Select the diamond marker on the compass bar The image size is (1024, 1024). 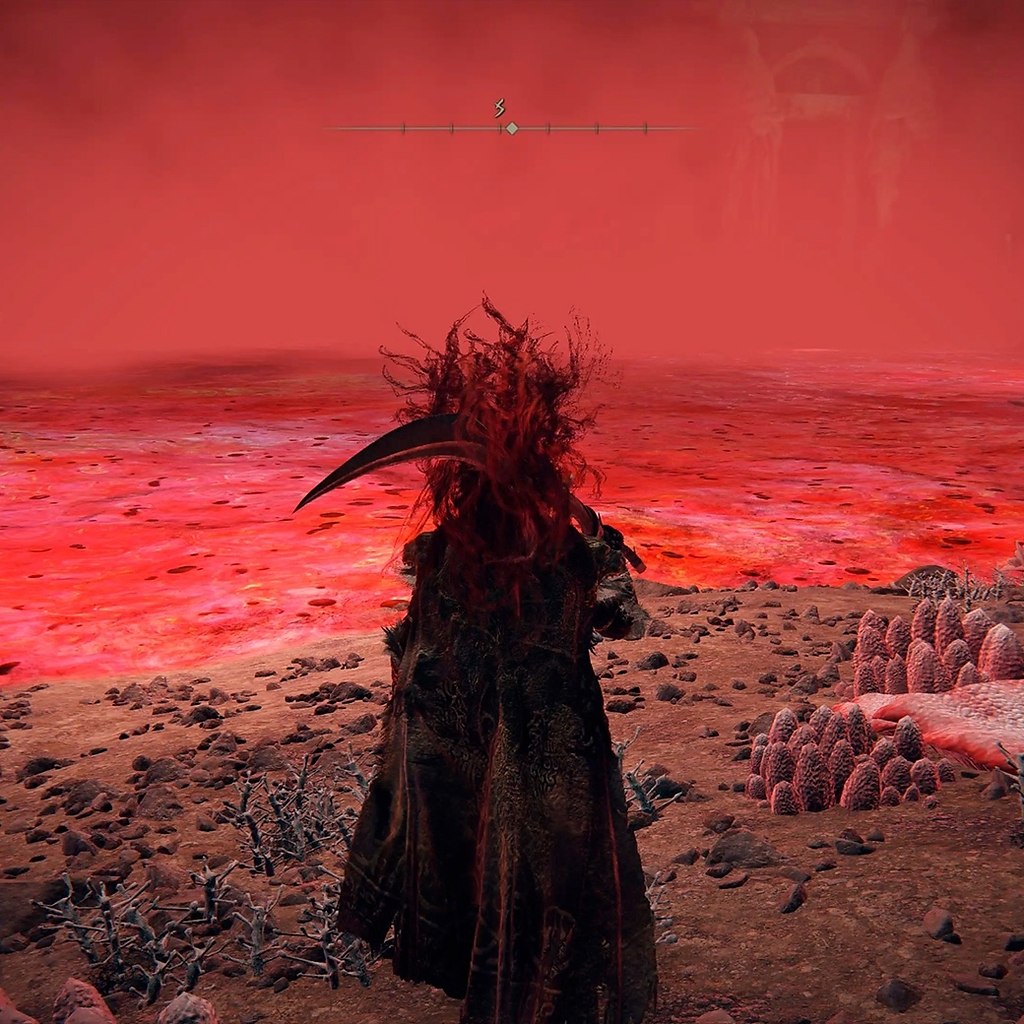pyautogui.click(x=512, y=128)
